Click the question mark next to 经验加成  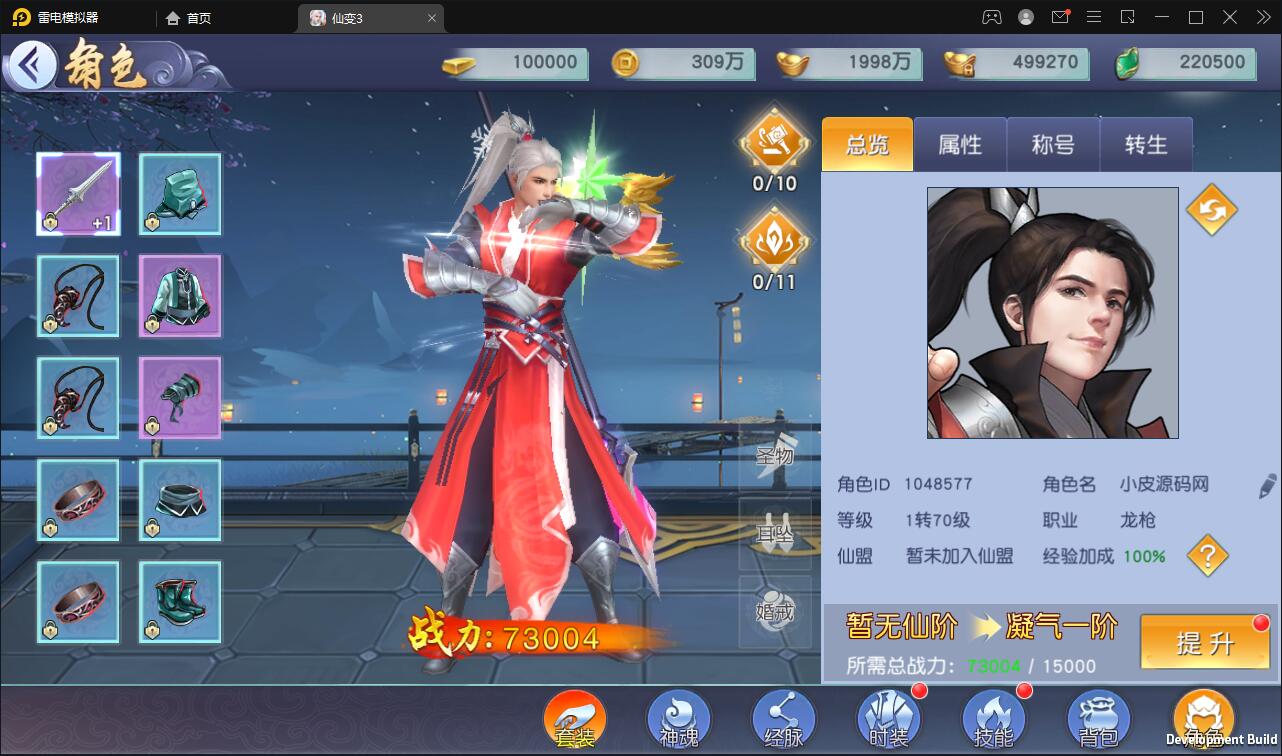tap(1207, 556)
